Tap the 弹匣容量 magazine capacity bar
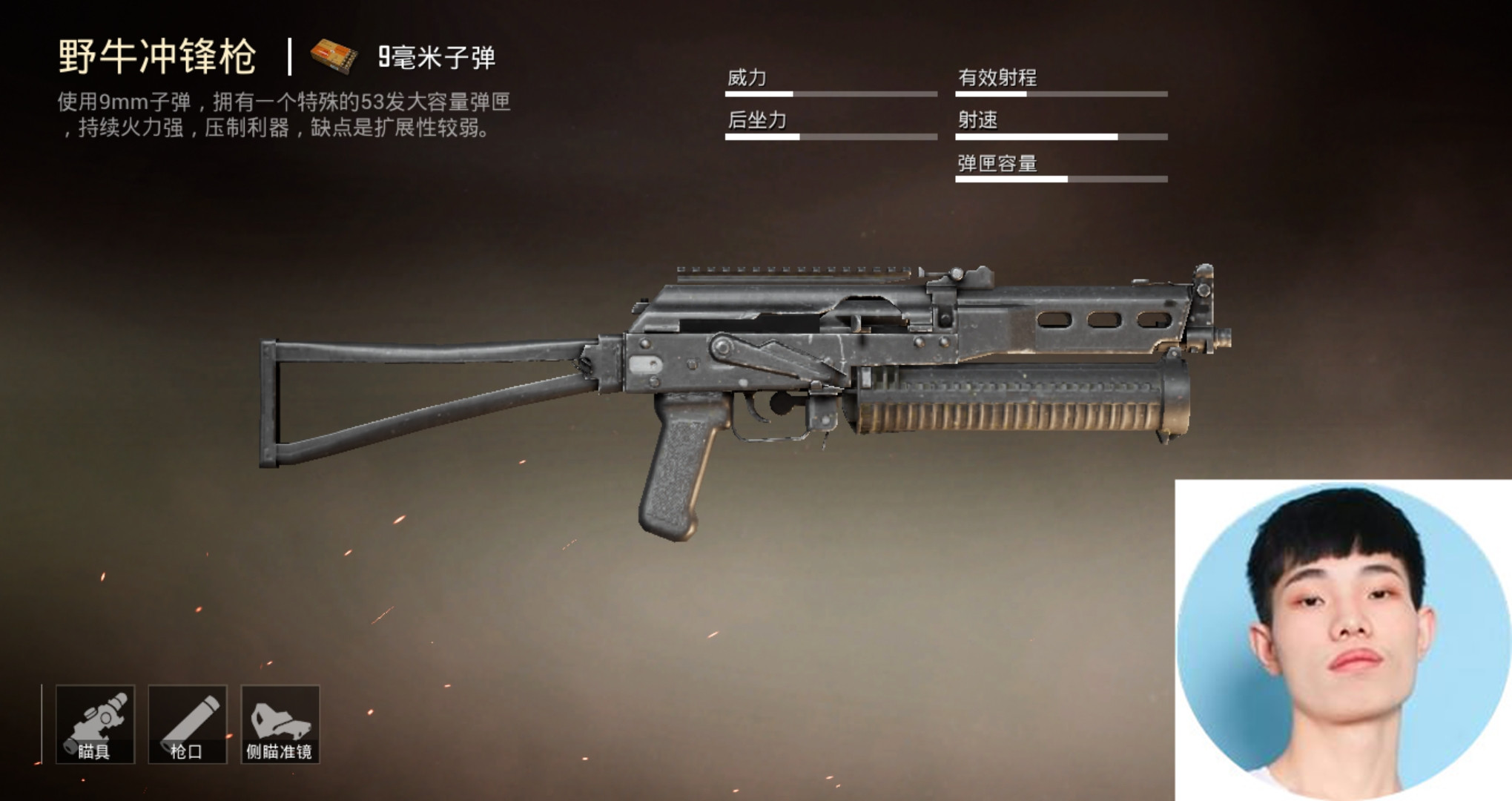Viewport: 1512px width, 801px height. tap(1060, 180)
